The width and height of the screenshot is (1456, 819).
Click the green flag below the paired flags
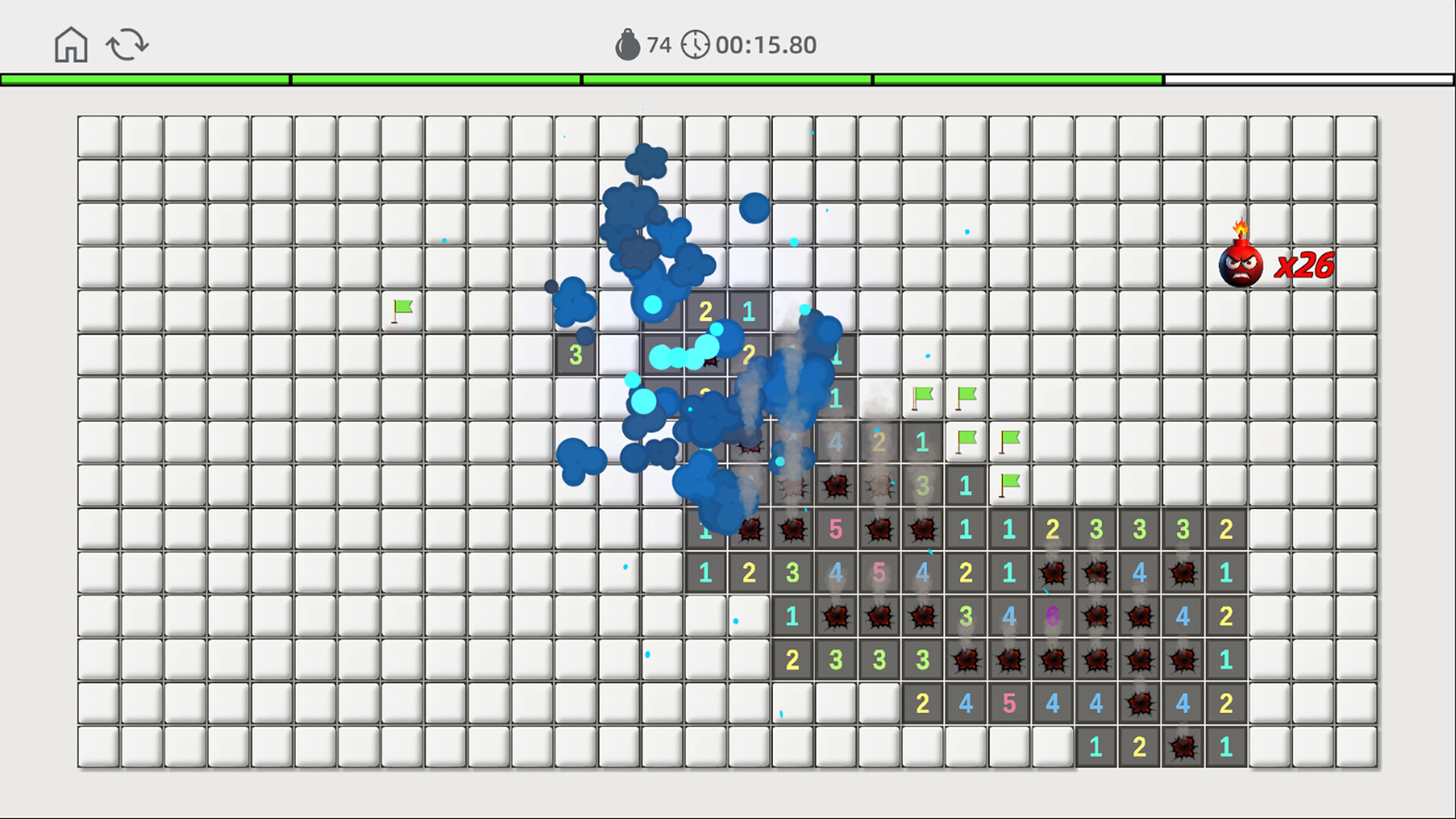(x=966, y=441)
